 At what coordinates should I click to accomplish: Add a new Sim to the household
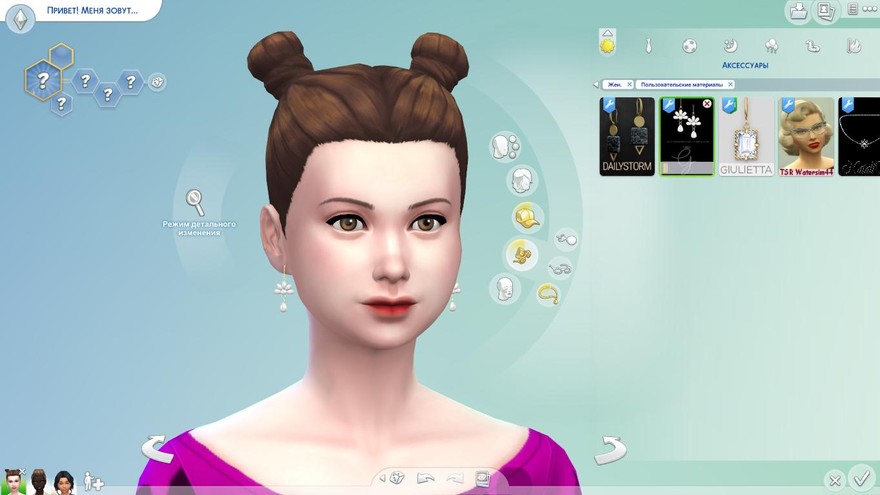click(93, 481)
